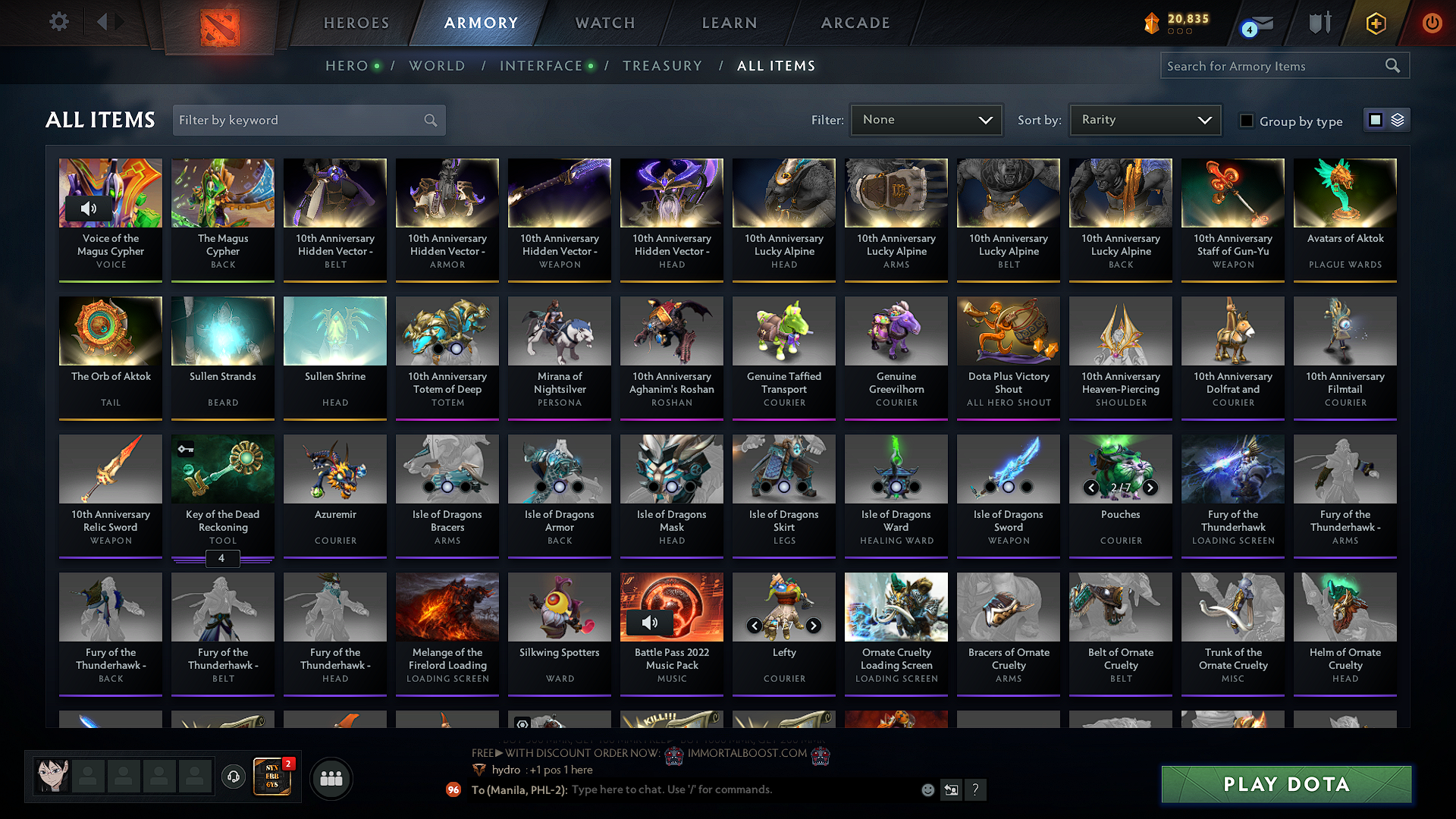Click the Armory search magnifier icon
The image size is (1456, 819).
click(1393, 65)
